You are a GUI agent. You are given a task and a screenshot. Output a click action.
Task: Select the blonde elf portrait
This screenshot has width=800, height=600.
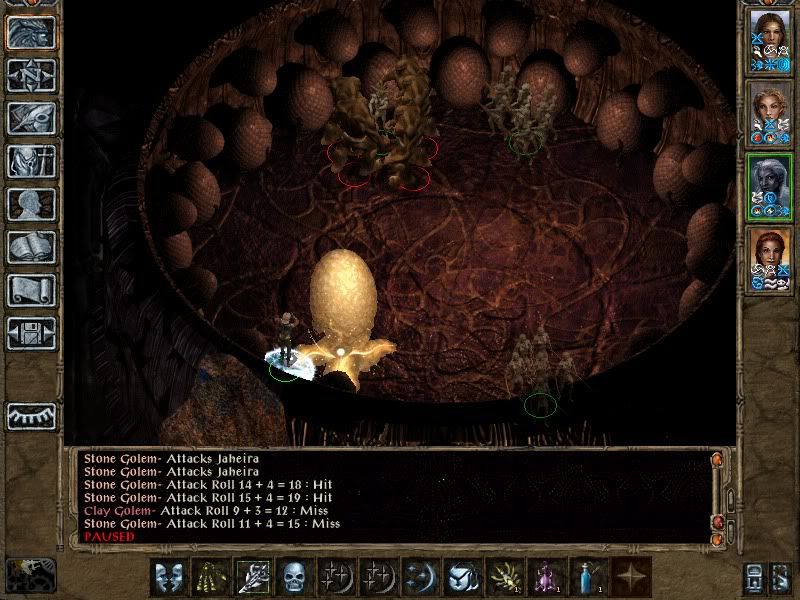[x=768, y=112]
